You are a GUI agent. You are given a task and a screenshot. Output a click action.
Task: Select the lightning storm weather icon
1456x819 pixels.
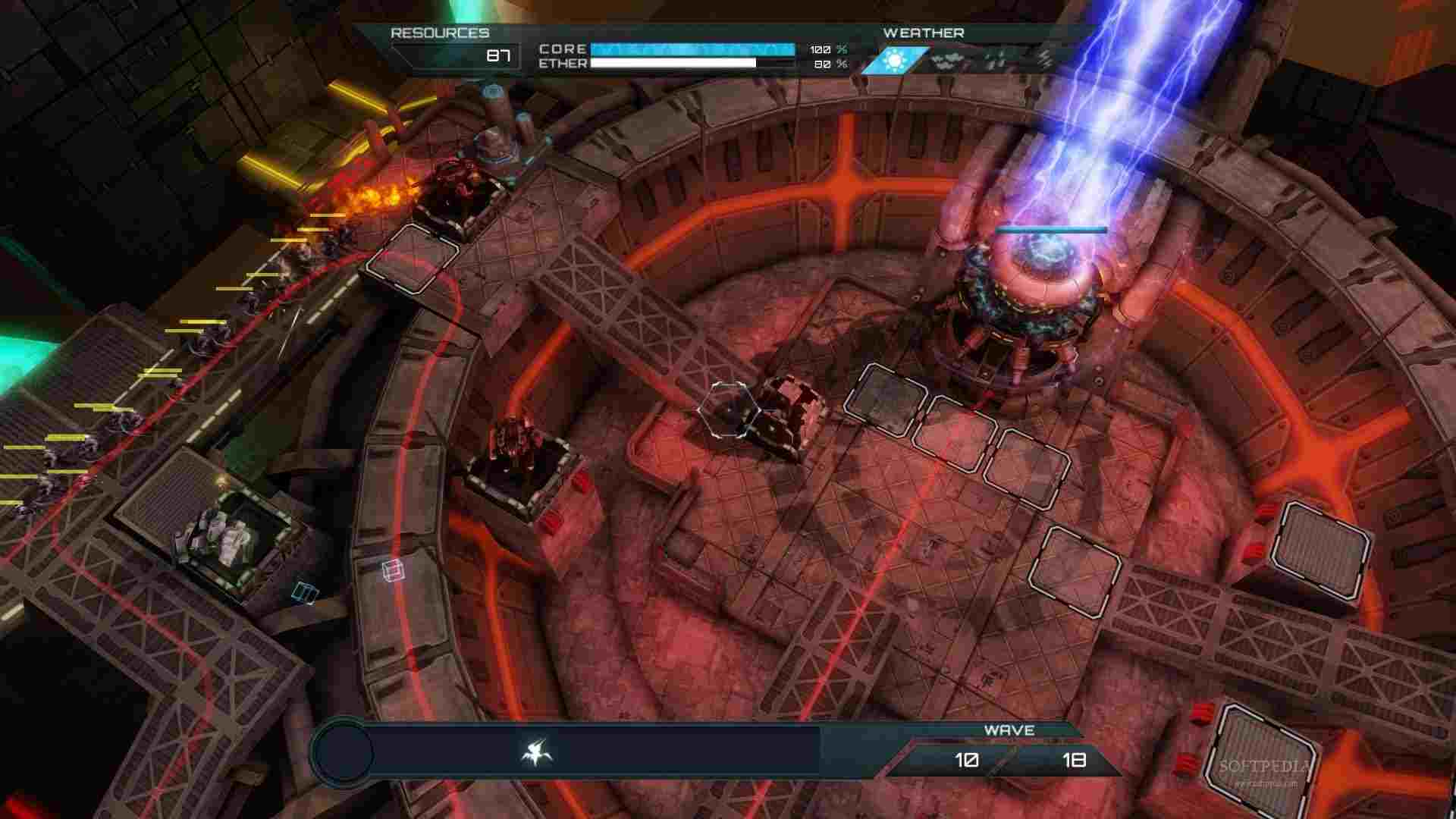(1046, 60)
